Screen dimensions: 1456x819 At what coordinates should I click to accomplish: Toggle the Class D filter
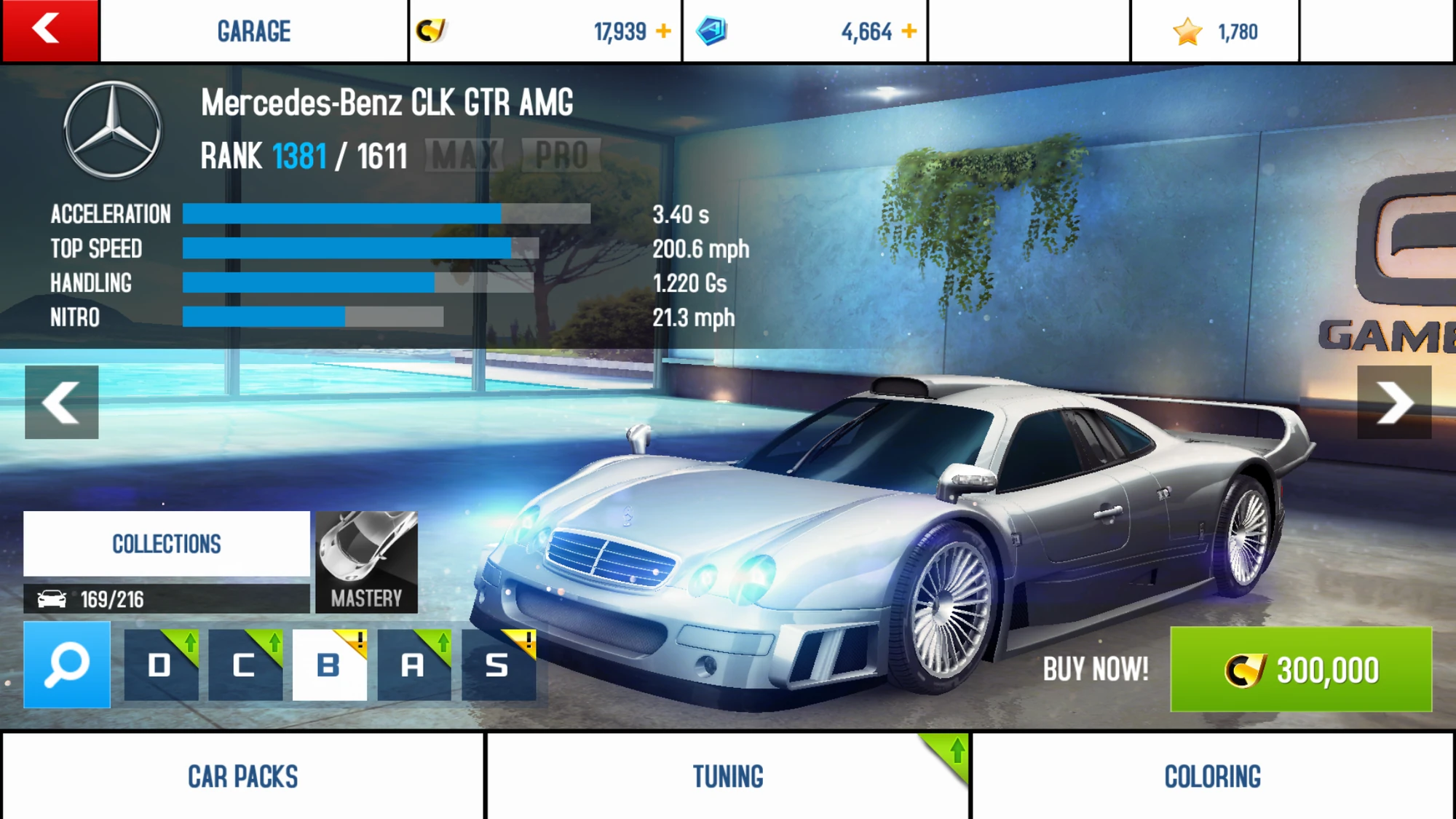coord(160,665)
